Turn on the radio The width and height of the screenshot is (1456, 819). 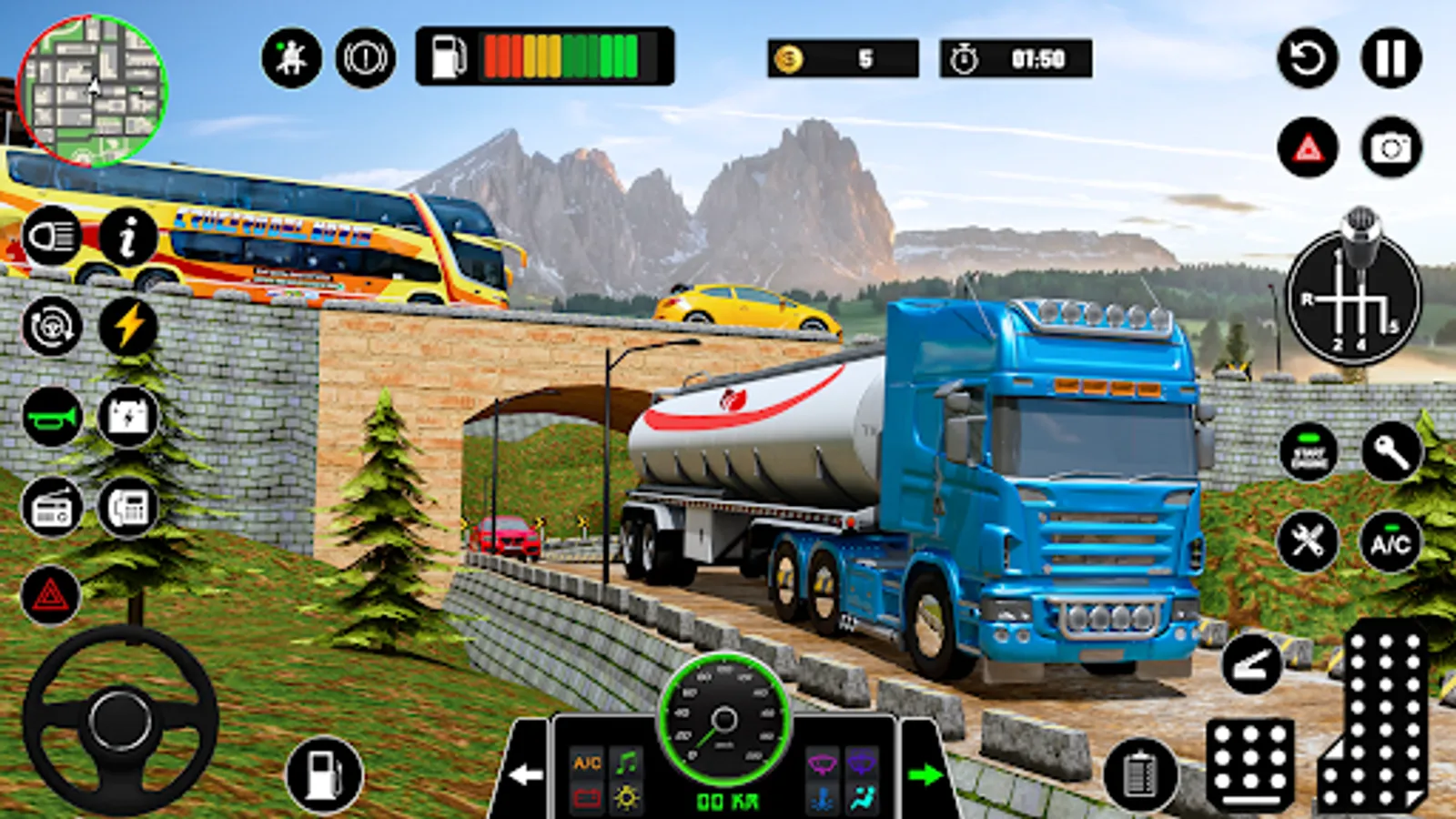[52, 508]
